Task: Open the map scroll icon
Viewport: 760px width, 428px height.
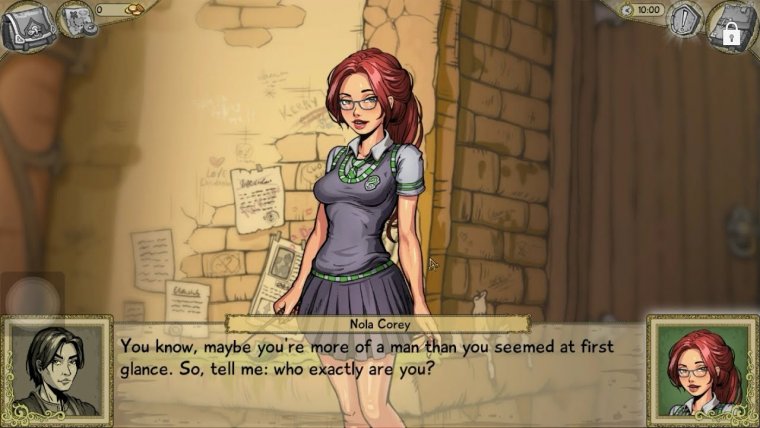Action: (73, 18)
